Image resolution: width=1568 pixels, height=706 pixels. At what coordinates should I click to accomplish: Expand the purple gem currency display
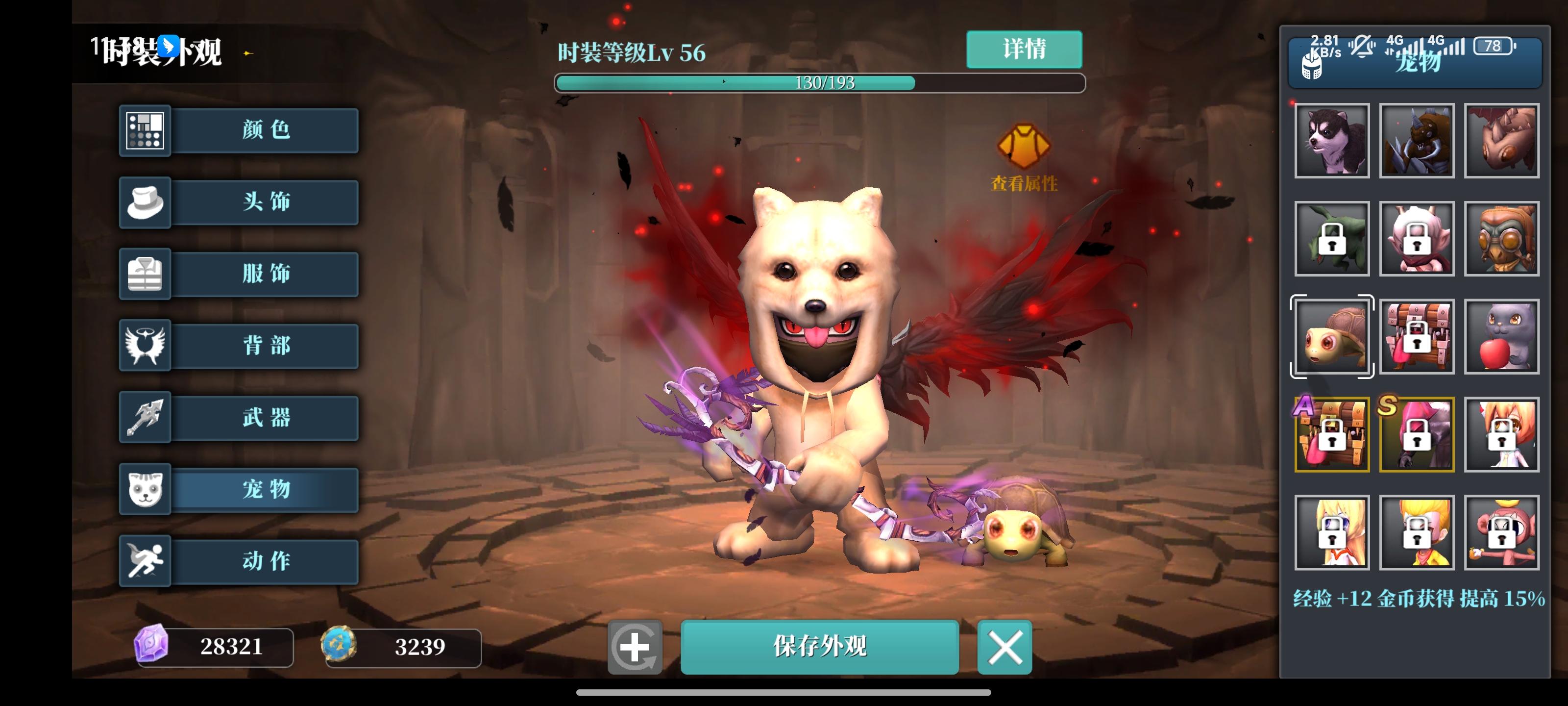point(214,648)
